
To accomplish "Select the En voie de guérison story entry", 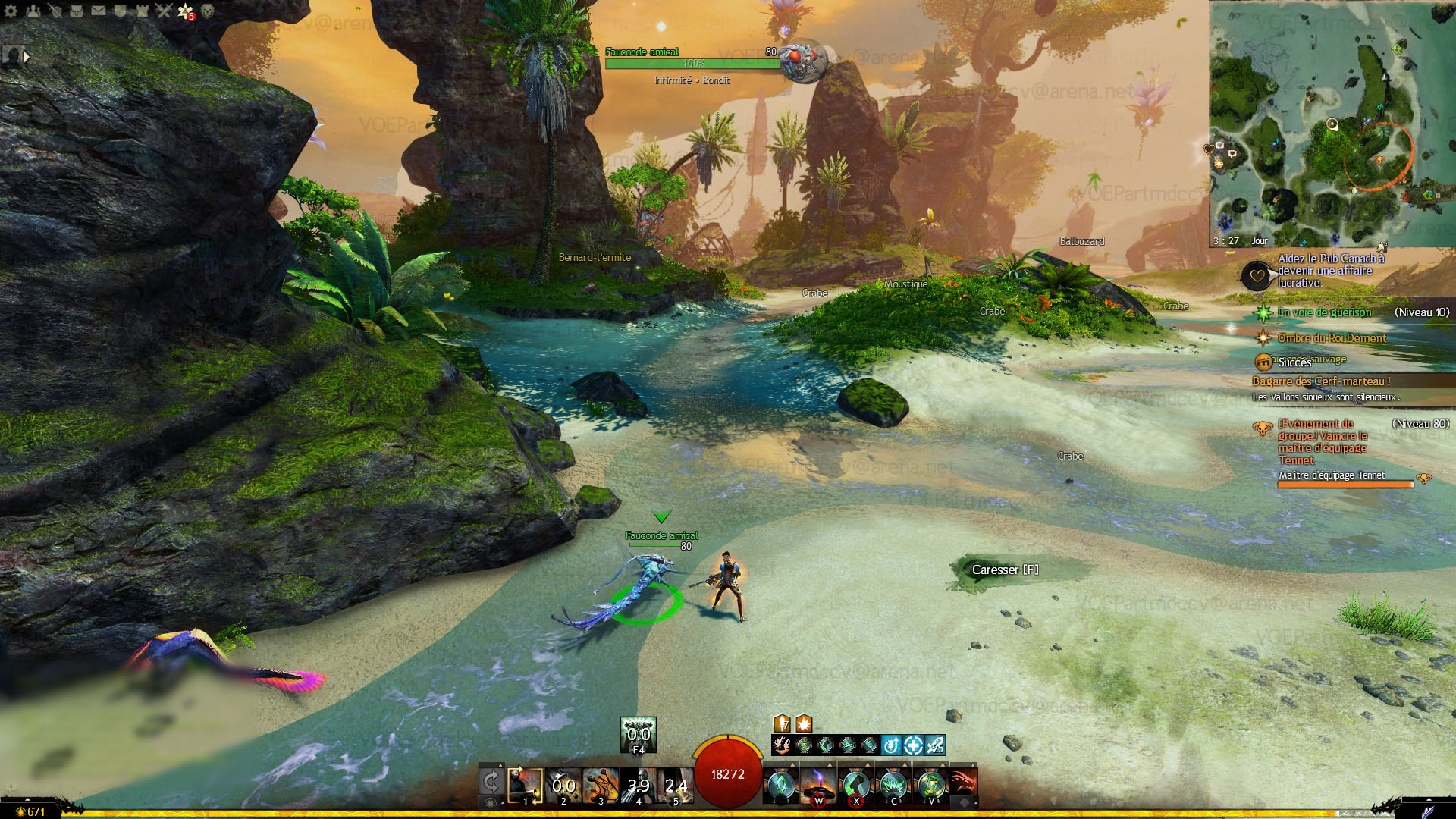I will (1324, 312).
